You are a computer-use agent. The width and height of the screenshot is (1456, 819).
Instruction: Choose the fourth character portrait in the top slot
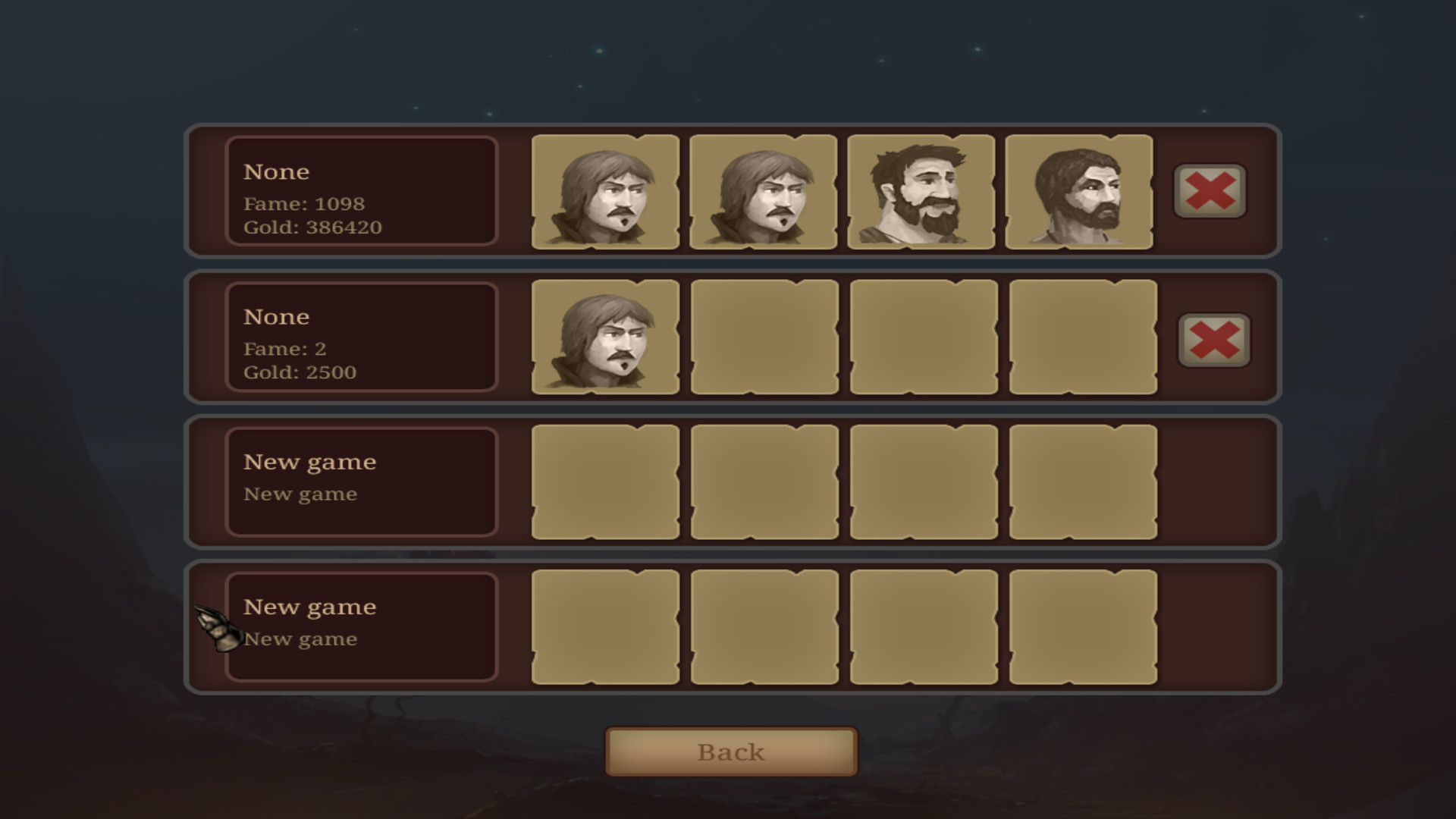click(1083, 192)
